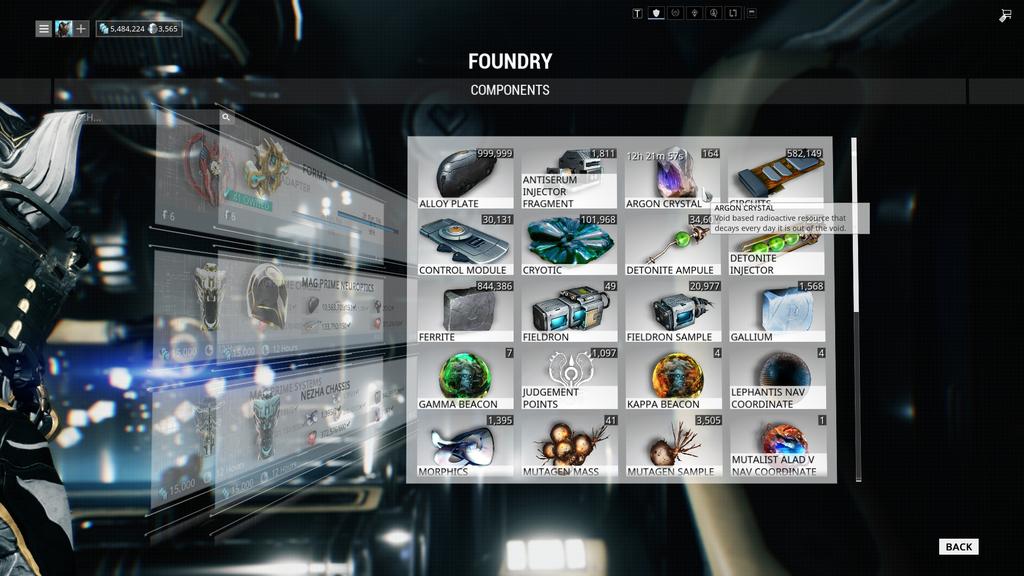Pick the Control Module component
Image resolution: width=1024 pixels, height=576 pixels.
tap(465, 245)
